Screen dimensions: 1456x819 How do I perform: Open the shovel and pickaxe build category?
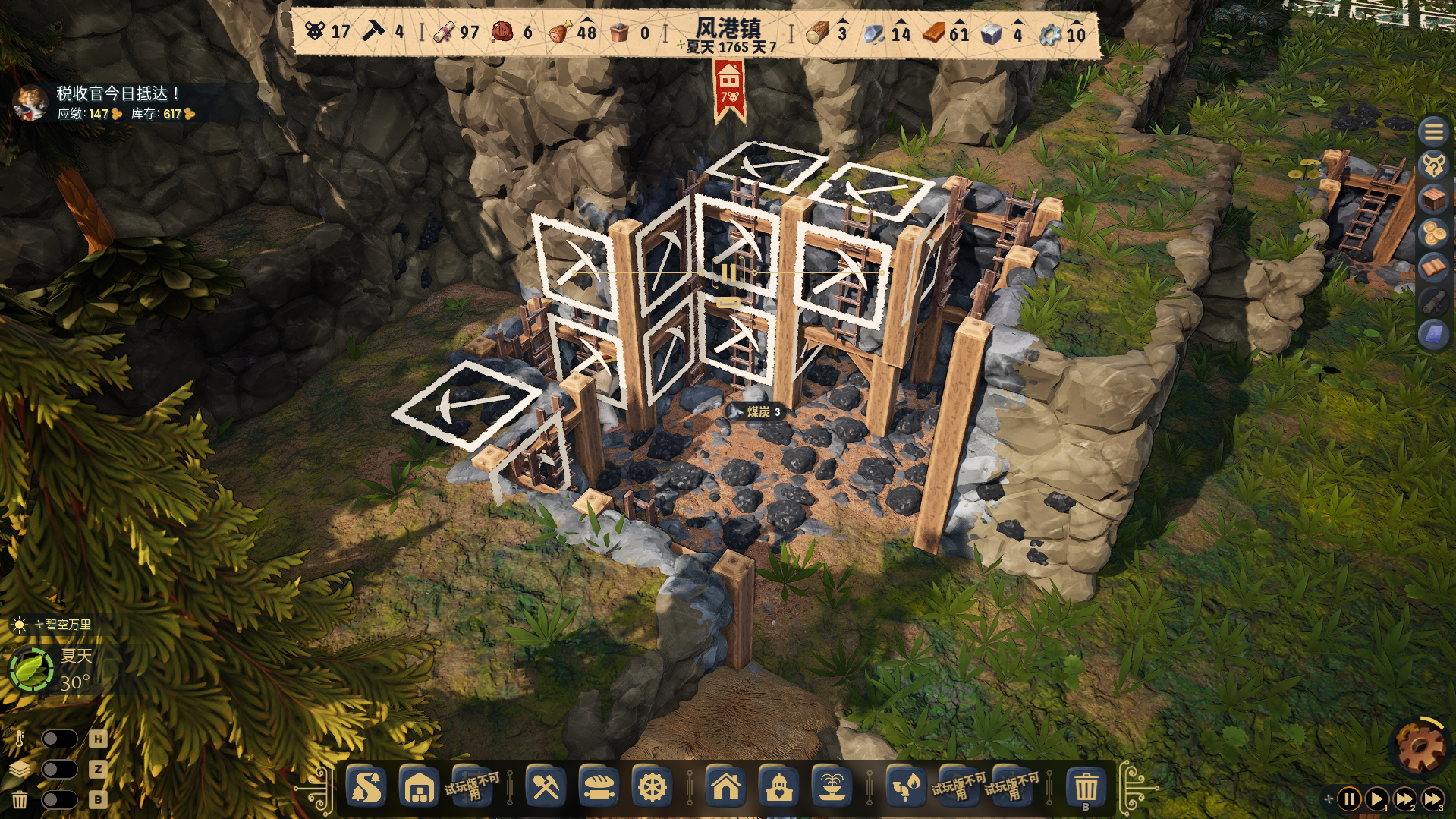546,787
